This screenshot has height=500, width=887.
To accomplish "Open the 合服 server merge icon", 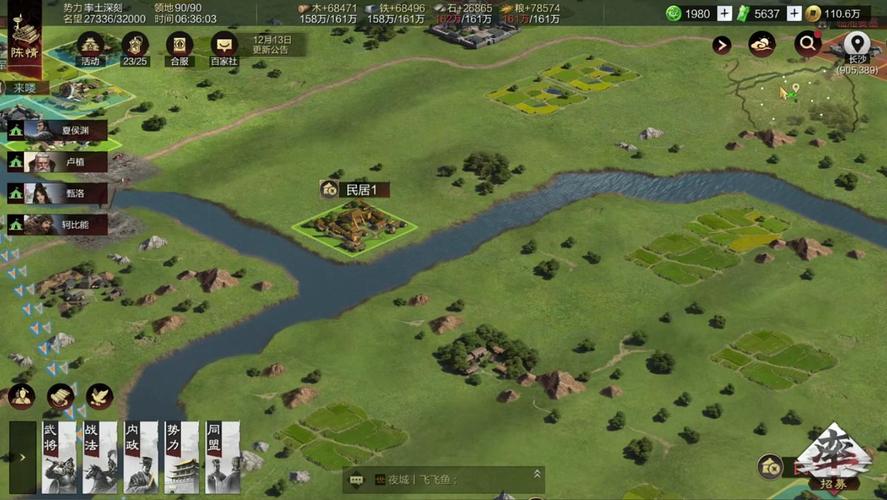I will 179,45.
